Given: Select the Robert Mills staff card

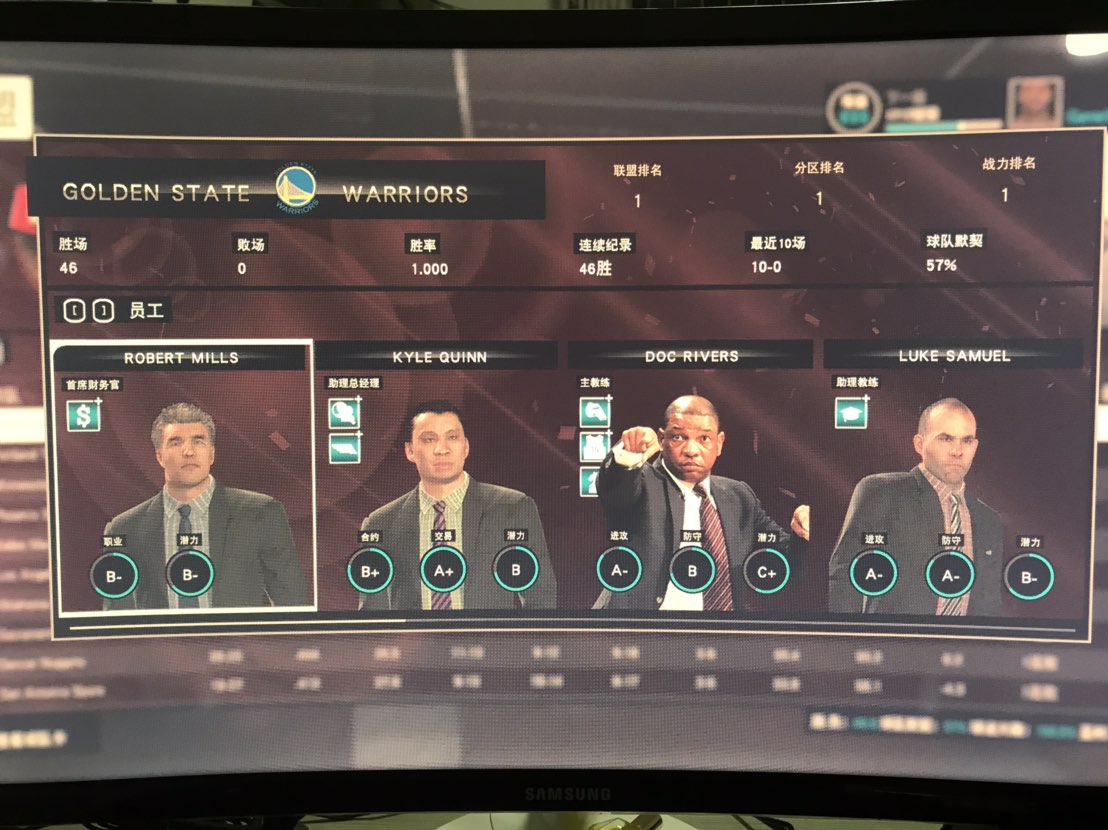Looking at the screenshot, I should pyautogui.click(x=183, y=476).
